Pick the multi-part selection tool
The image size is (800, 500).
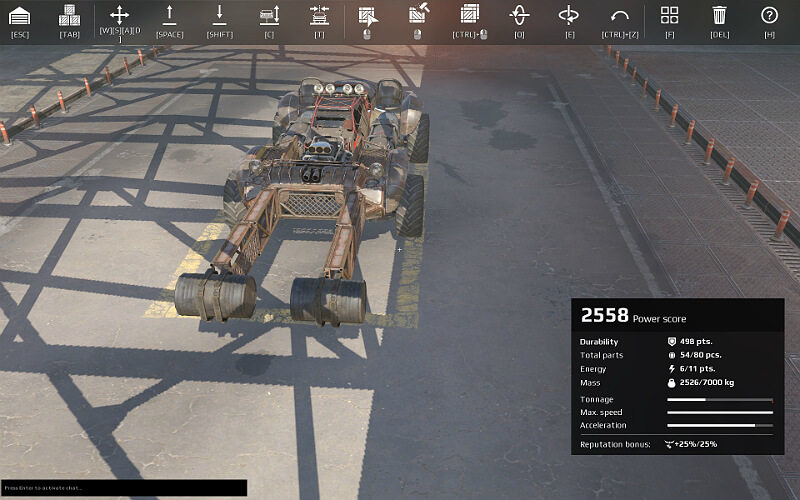point(469,15)
